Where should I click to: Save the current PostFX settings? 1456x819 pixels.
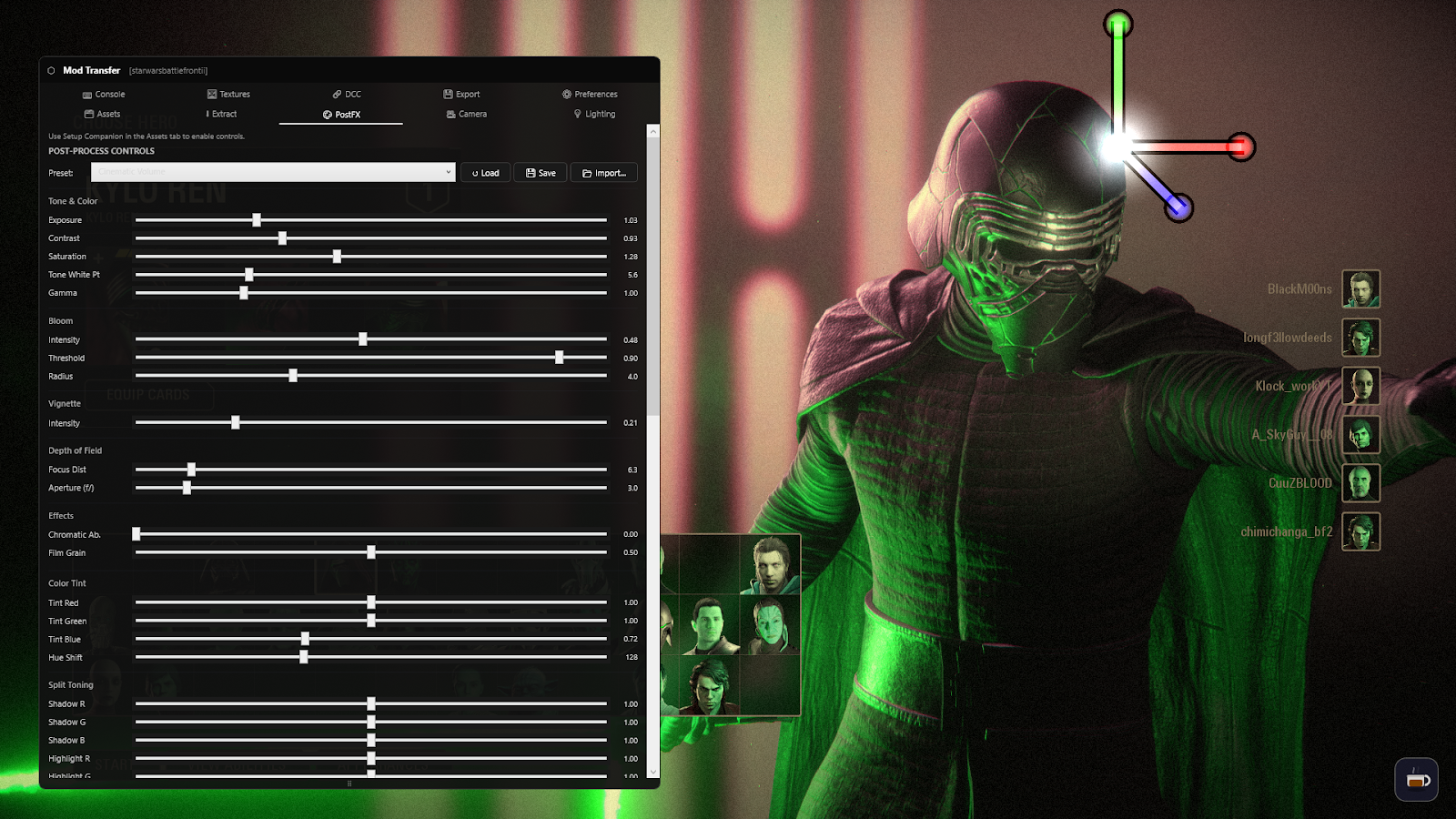coord(540,172)
